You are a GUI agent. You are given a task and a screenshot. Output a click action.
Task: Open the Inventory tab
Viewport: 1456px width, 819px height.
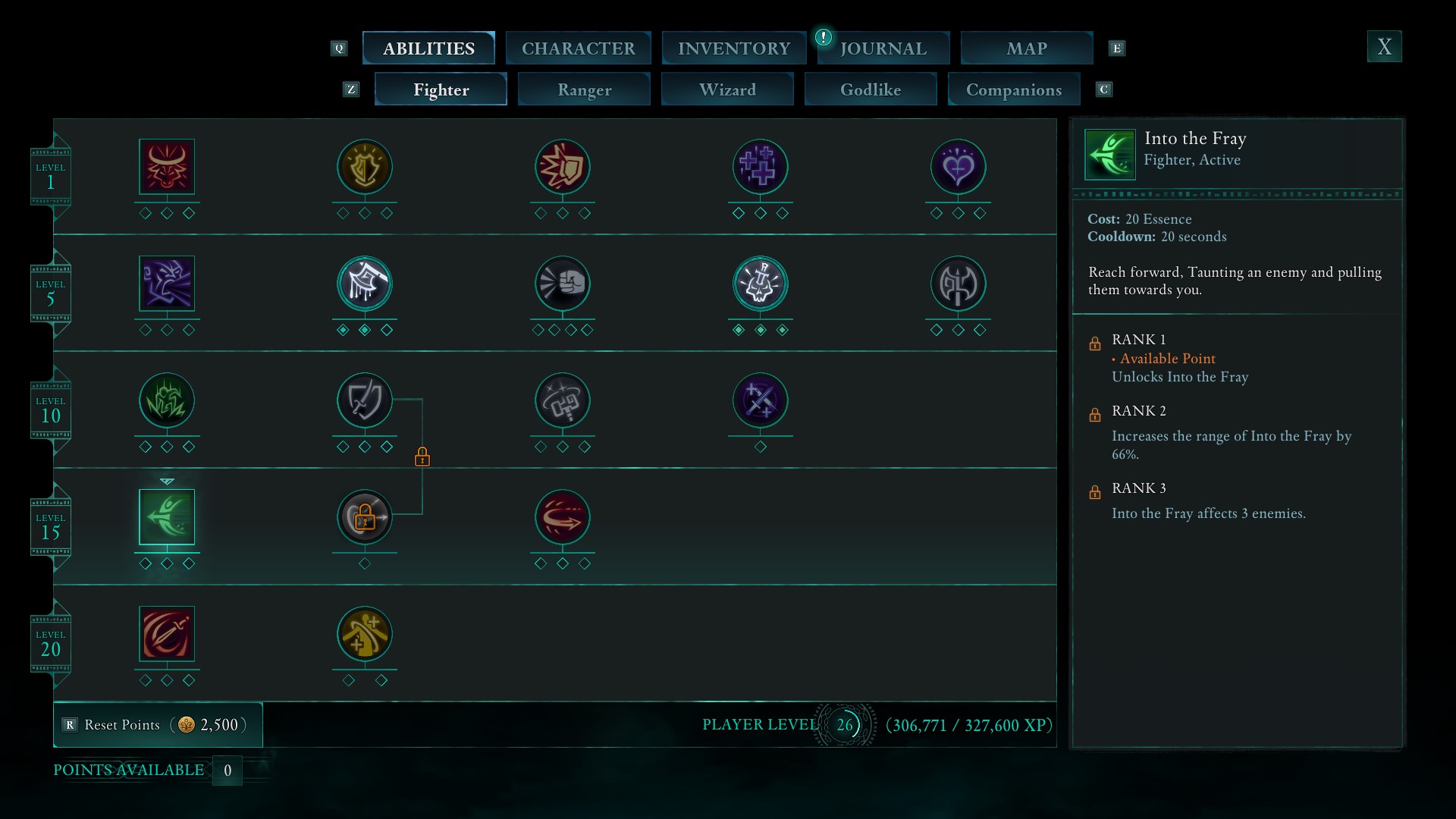click(733, 49)
